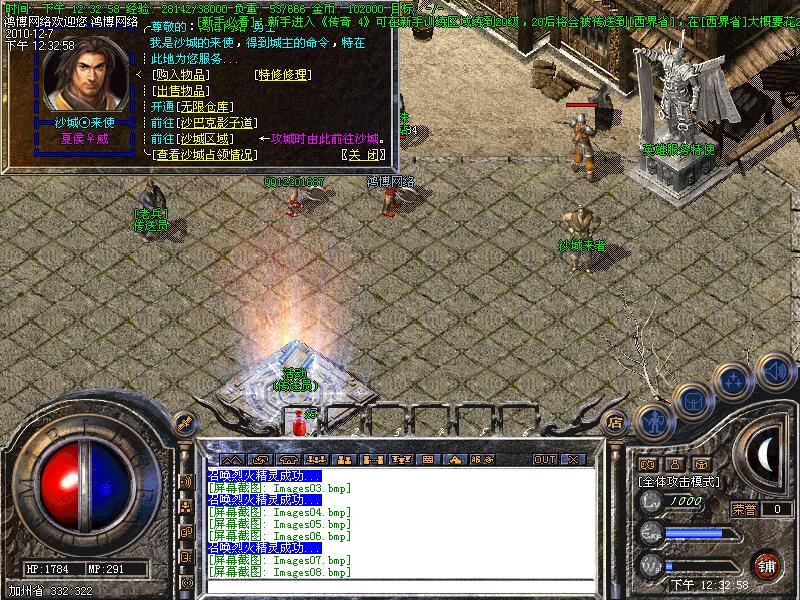Click the 全体攻击模式 attack mode label
Screen dimensions: 800x600
[681, 481]
